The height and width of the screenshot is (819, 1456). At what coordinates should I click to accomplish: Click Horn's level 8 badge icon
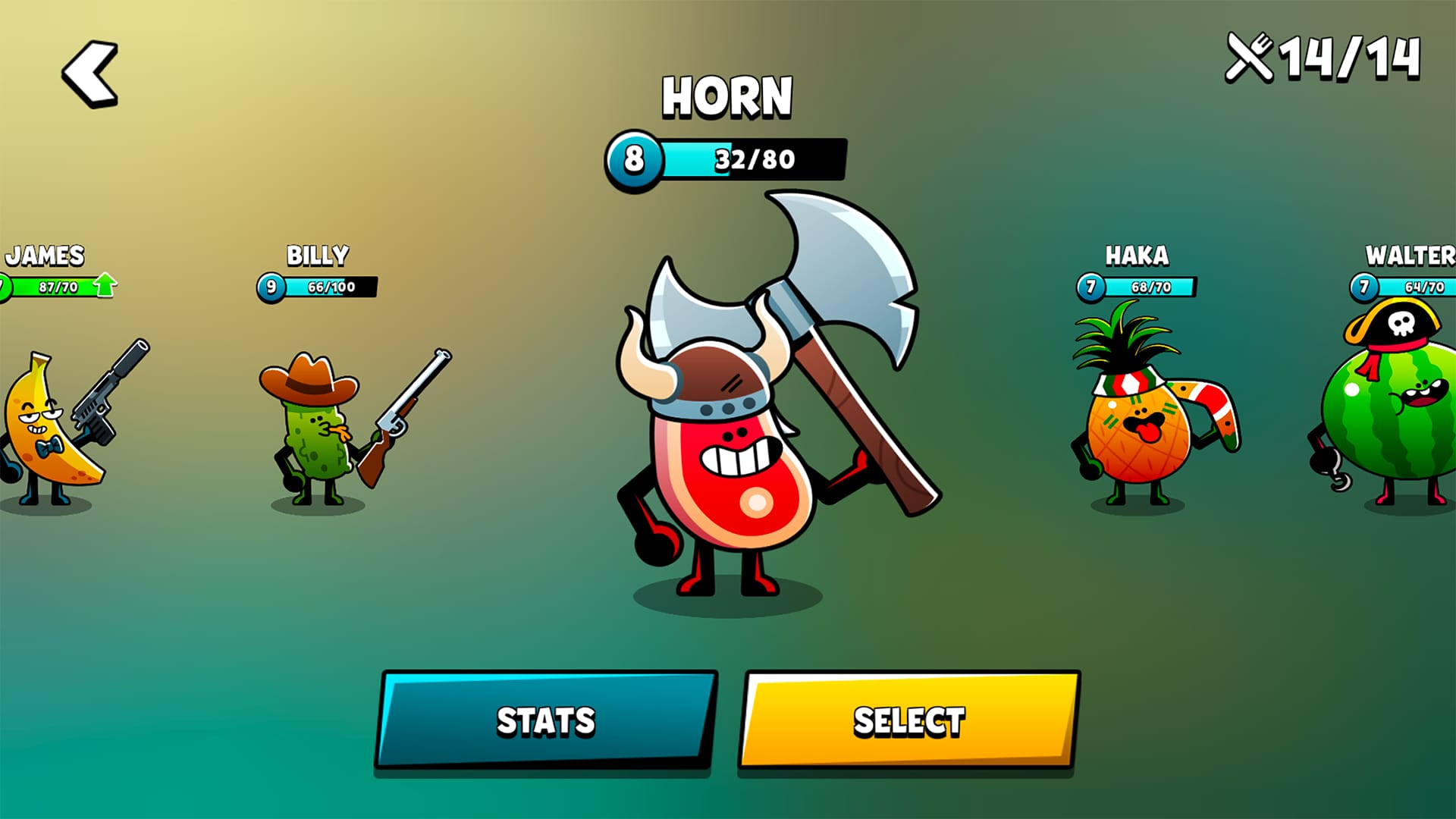[633, 159]
